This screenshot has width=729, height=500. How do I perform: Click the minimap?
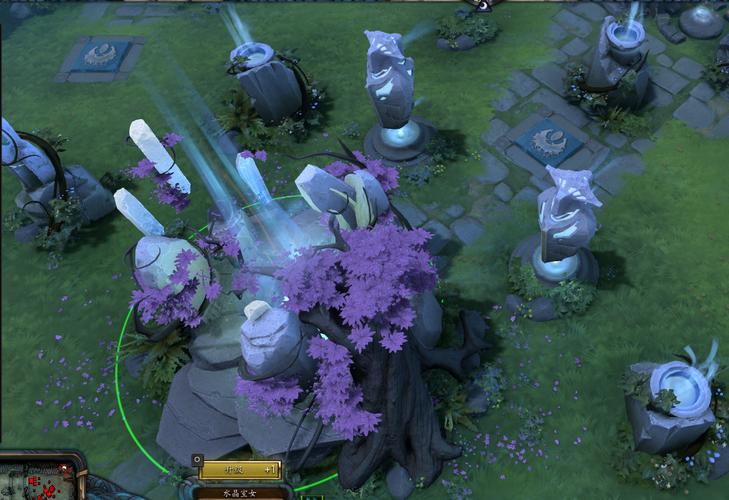(38, 480)
